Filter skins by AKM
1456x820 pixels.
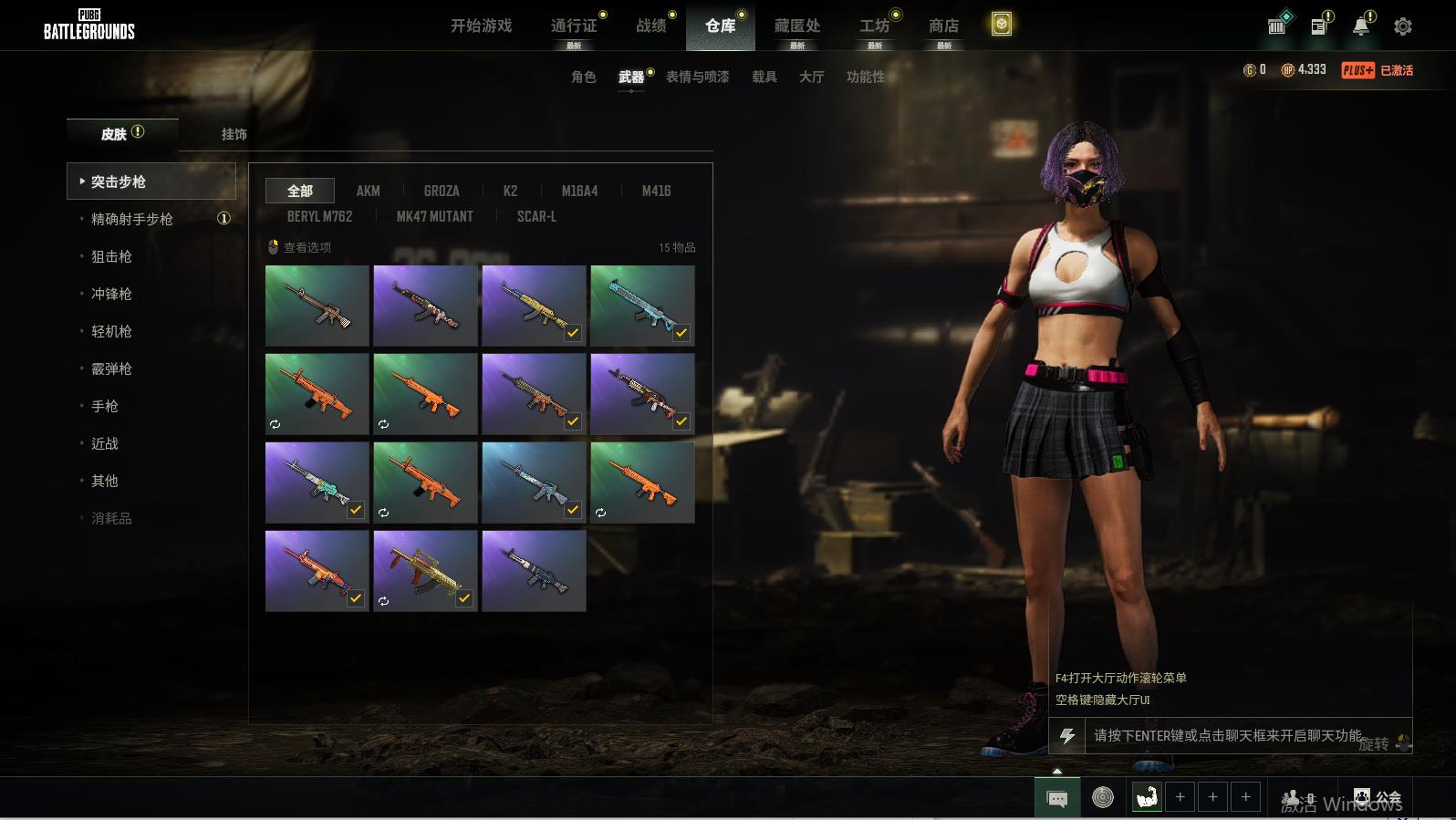click(x=368, y=191)
